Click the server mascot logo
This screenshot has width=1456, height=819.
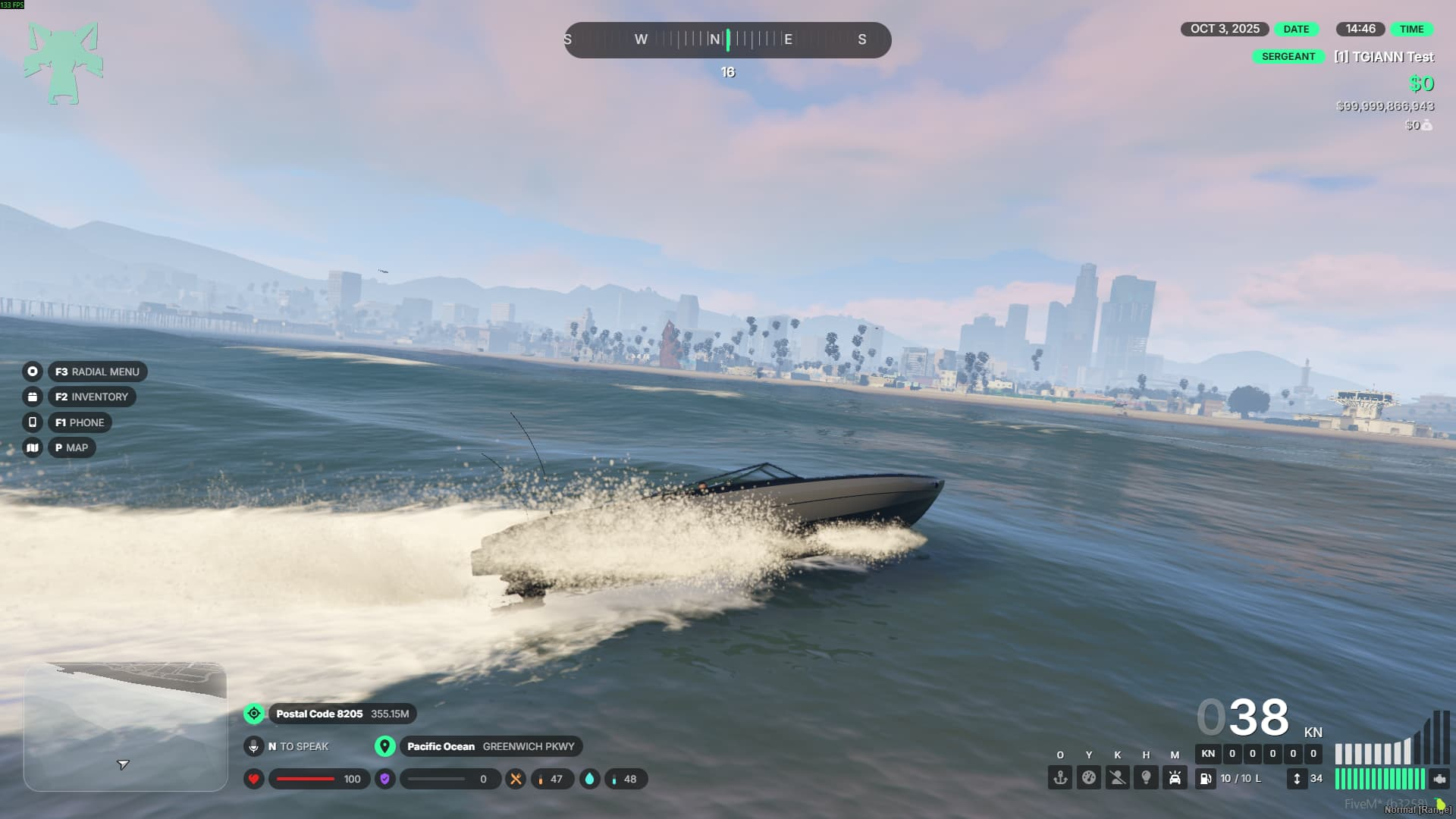point(64,63)
